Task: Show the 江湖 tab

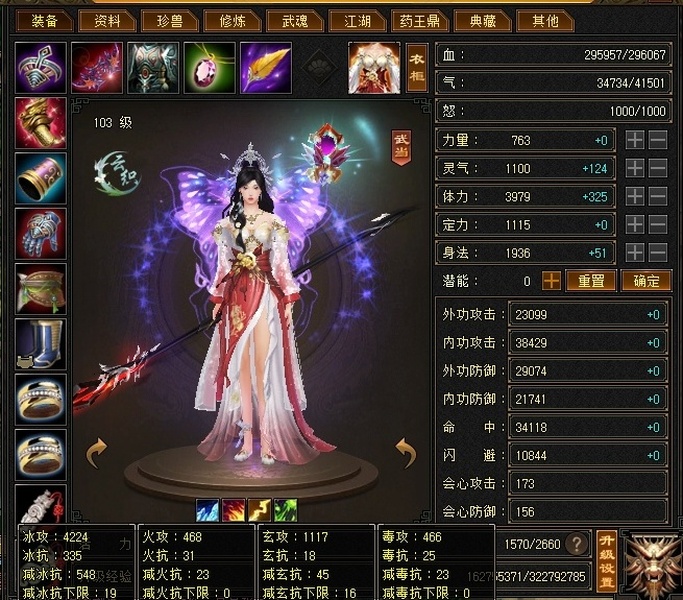Action: (x=358, y=21)
